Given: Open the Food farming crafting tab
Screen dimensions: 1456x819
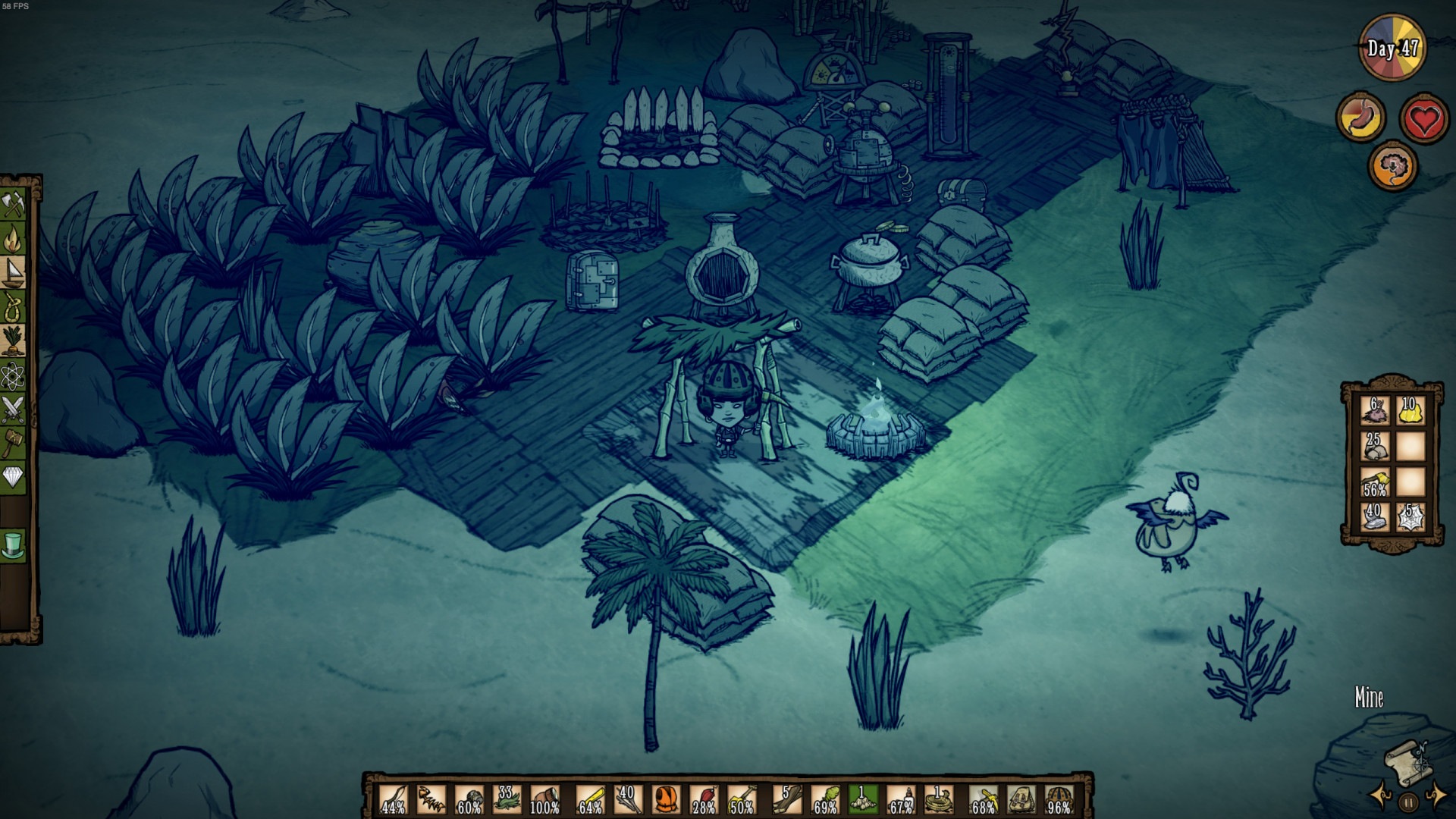Looking at the screenshot, I should tap(14, 340).
